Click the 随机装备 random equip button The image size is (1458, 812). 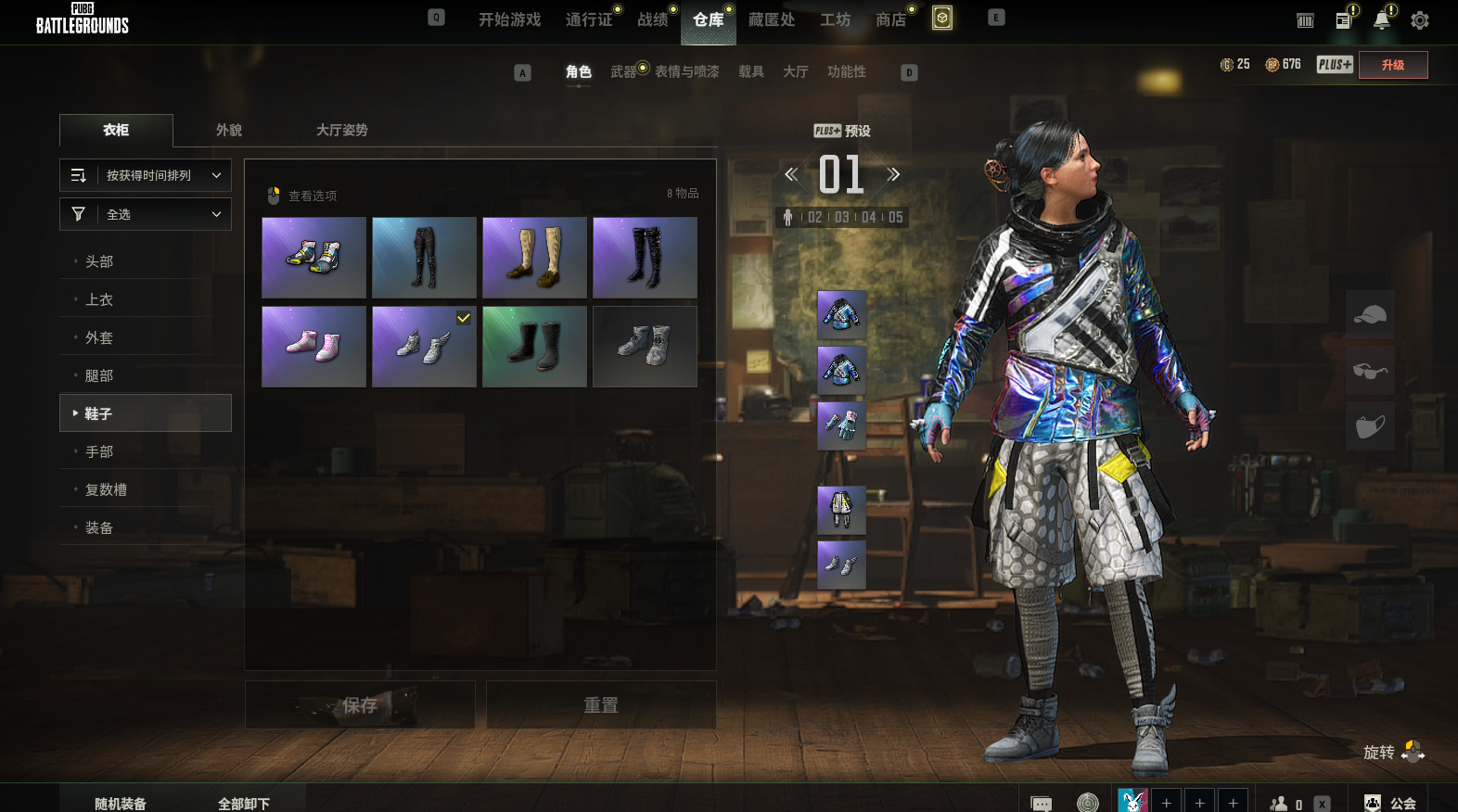(x=121, y=803)
